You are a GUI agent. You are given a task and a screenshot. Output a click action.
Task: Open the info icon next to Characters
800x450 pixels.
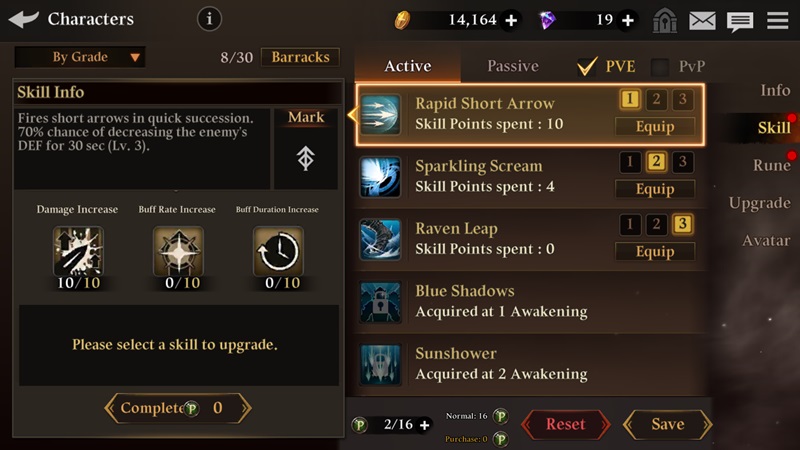(209, 19)
